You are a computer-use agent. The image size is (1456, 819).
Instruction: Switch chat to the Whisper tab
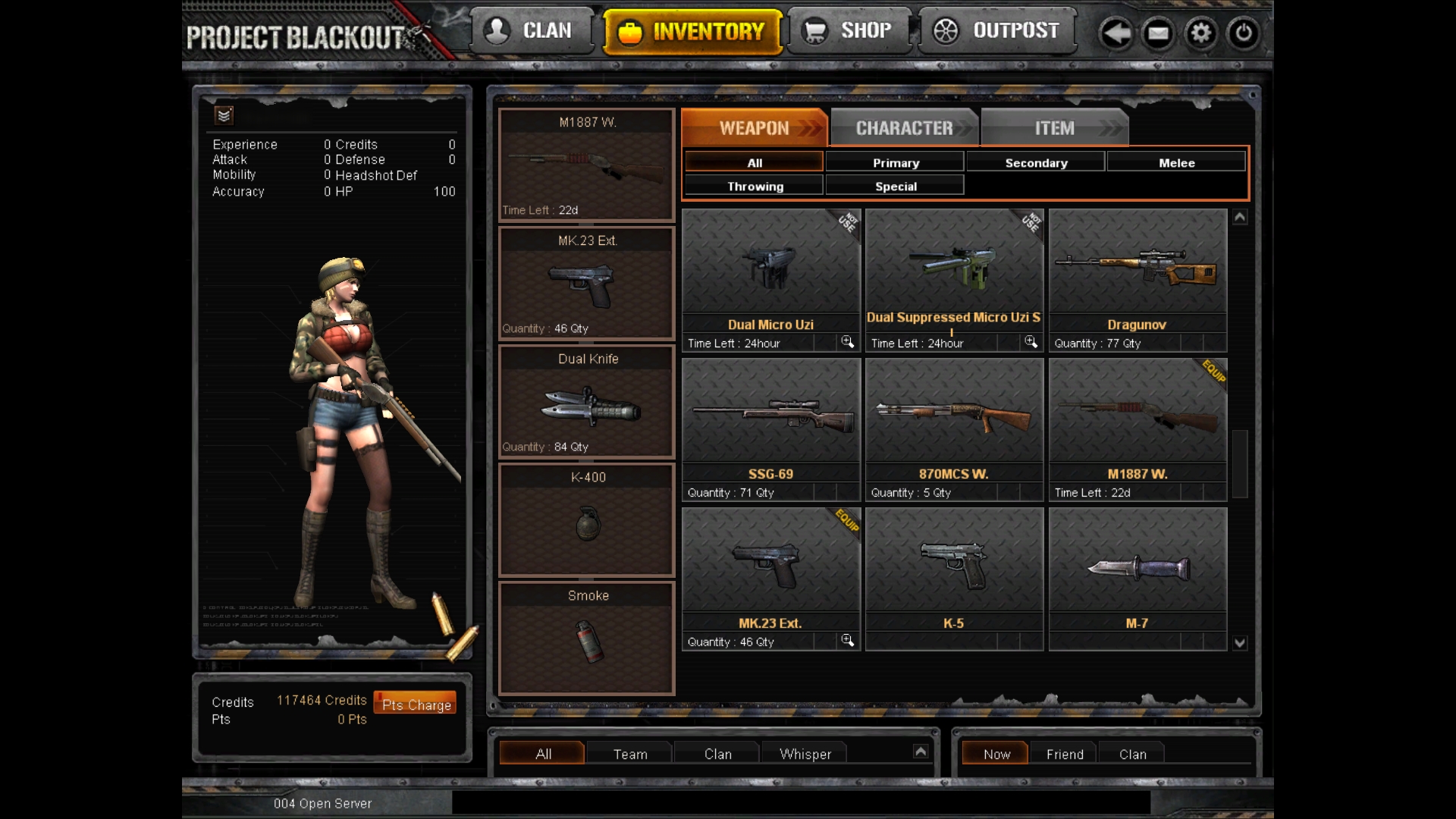pos(805,754)
